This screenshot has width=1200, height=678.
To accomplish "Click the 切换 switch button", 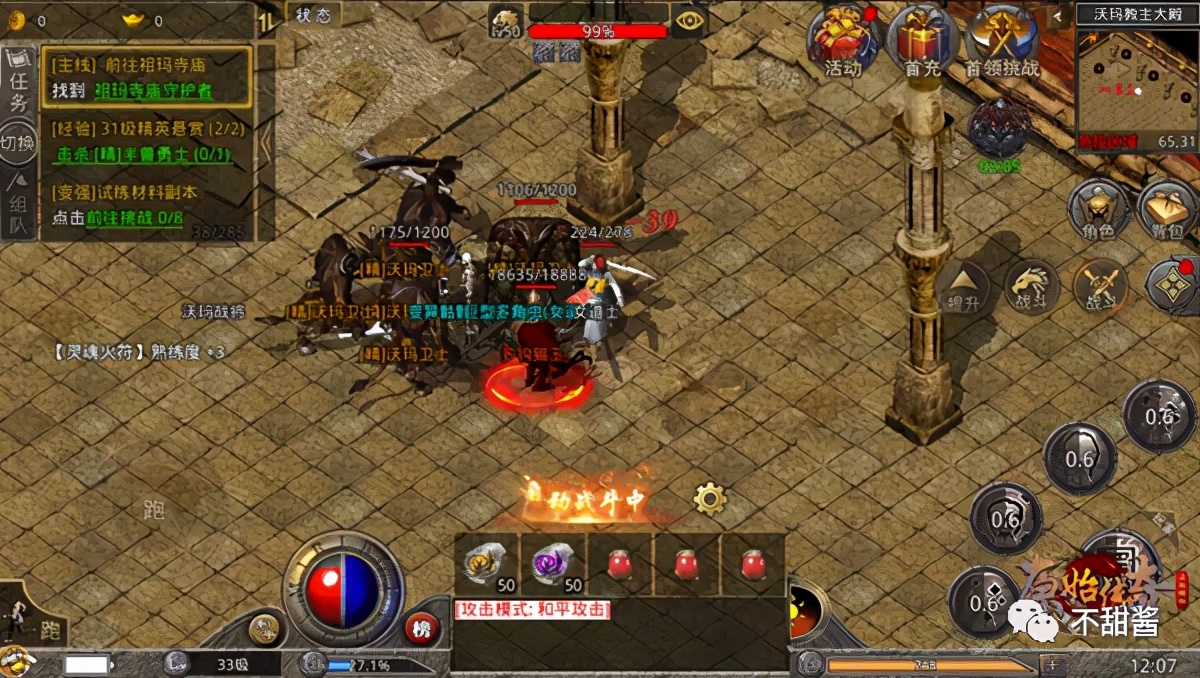I will 19,145.
